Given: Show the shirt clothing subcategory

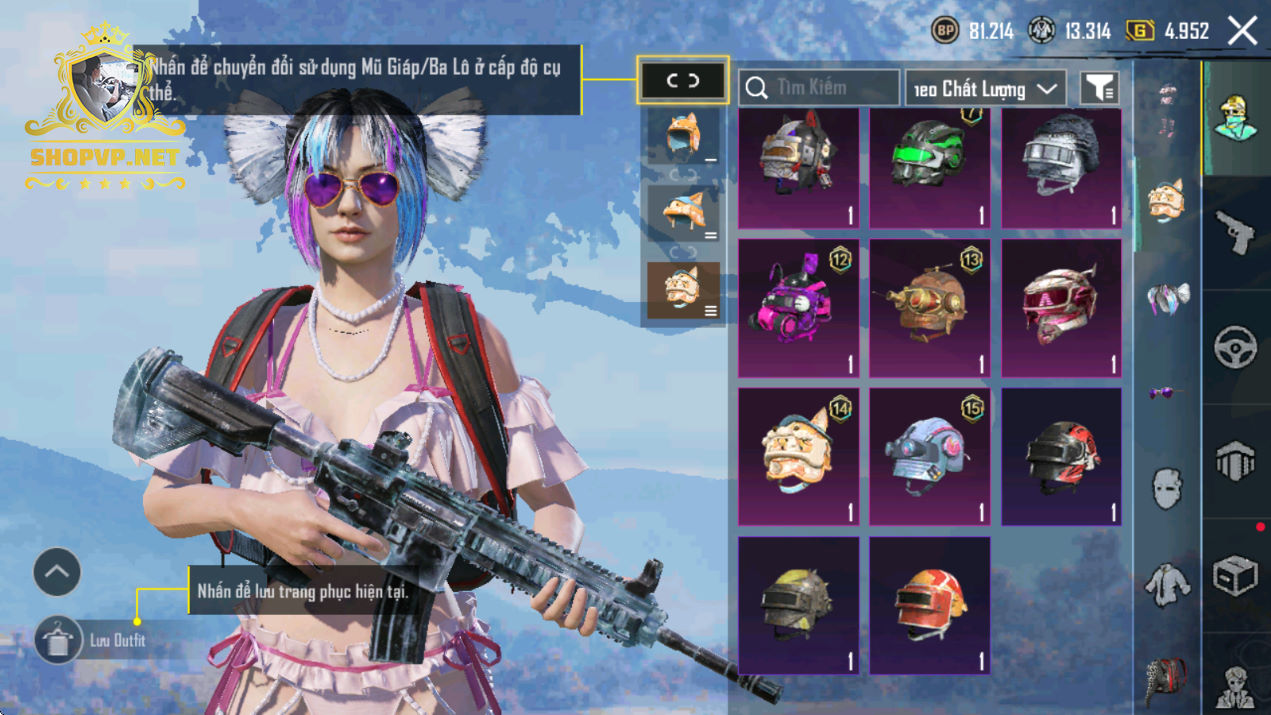Looking at the screenshot, I should click(x=1167, y=585).
